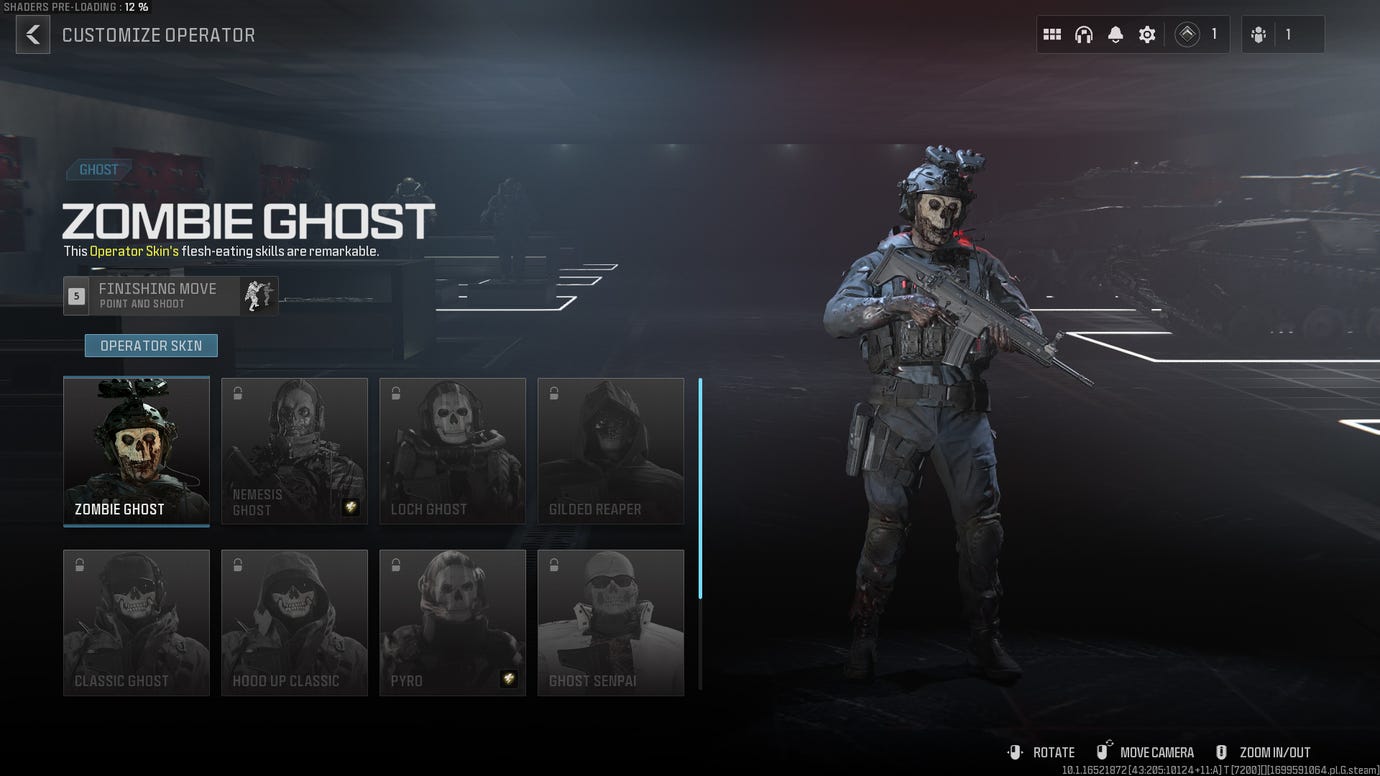Image resolution: width=1380 pixels, height=776 pixels.
Task: Open the settings gear icon
Action: [x=1146, y=34]
